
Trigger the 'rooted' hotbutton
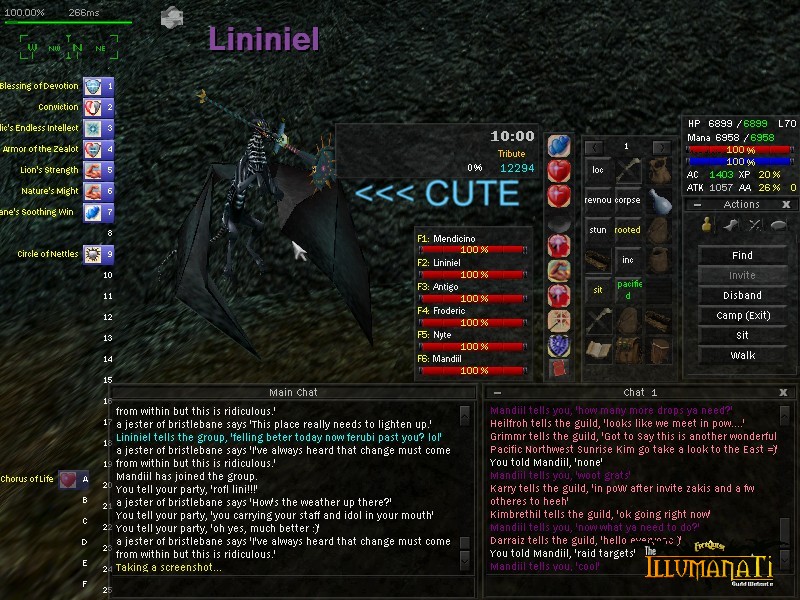point(627,230)
